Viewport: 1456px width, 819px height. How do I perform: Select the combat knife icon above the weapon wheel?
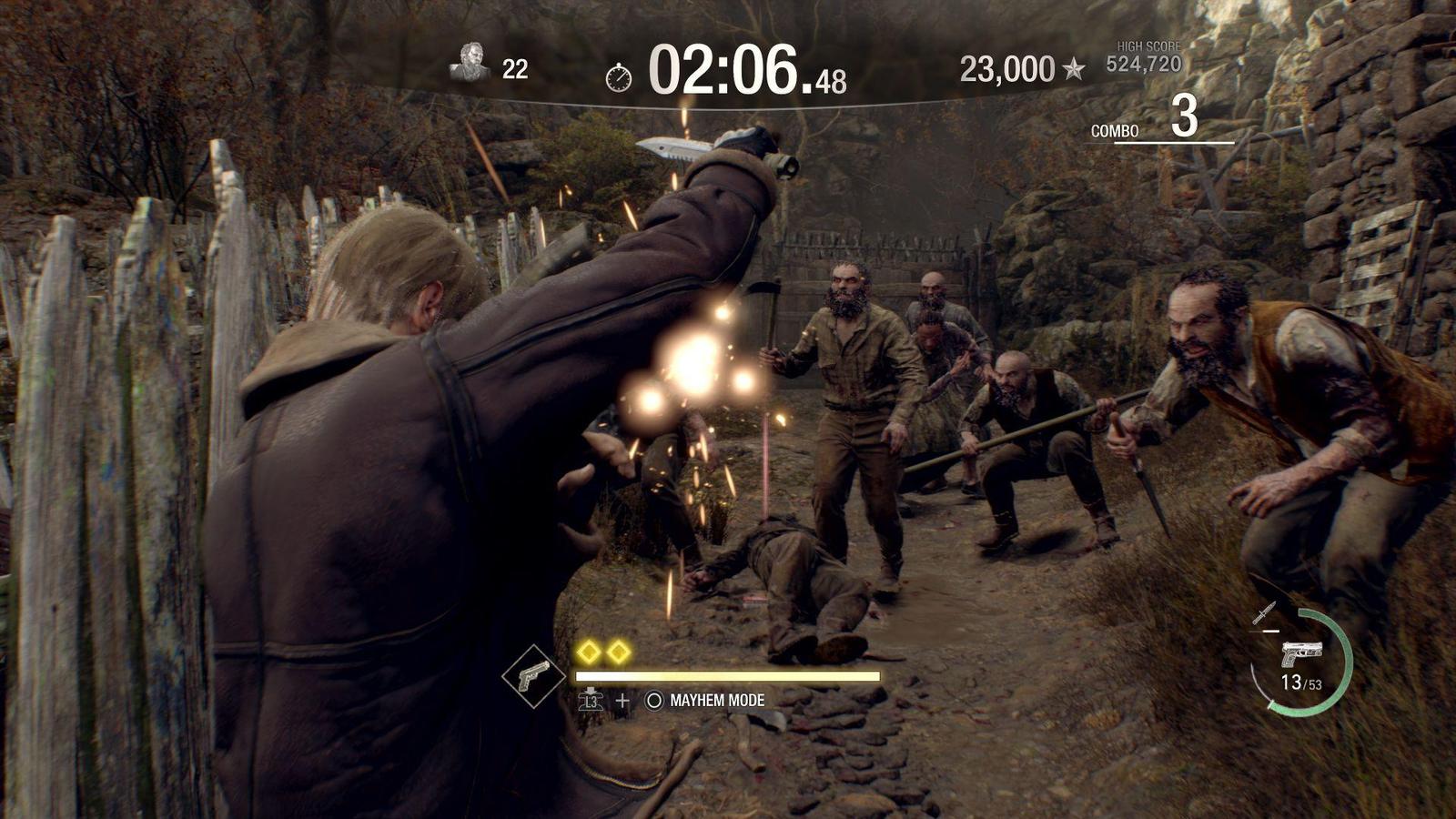1265,612
